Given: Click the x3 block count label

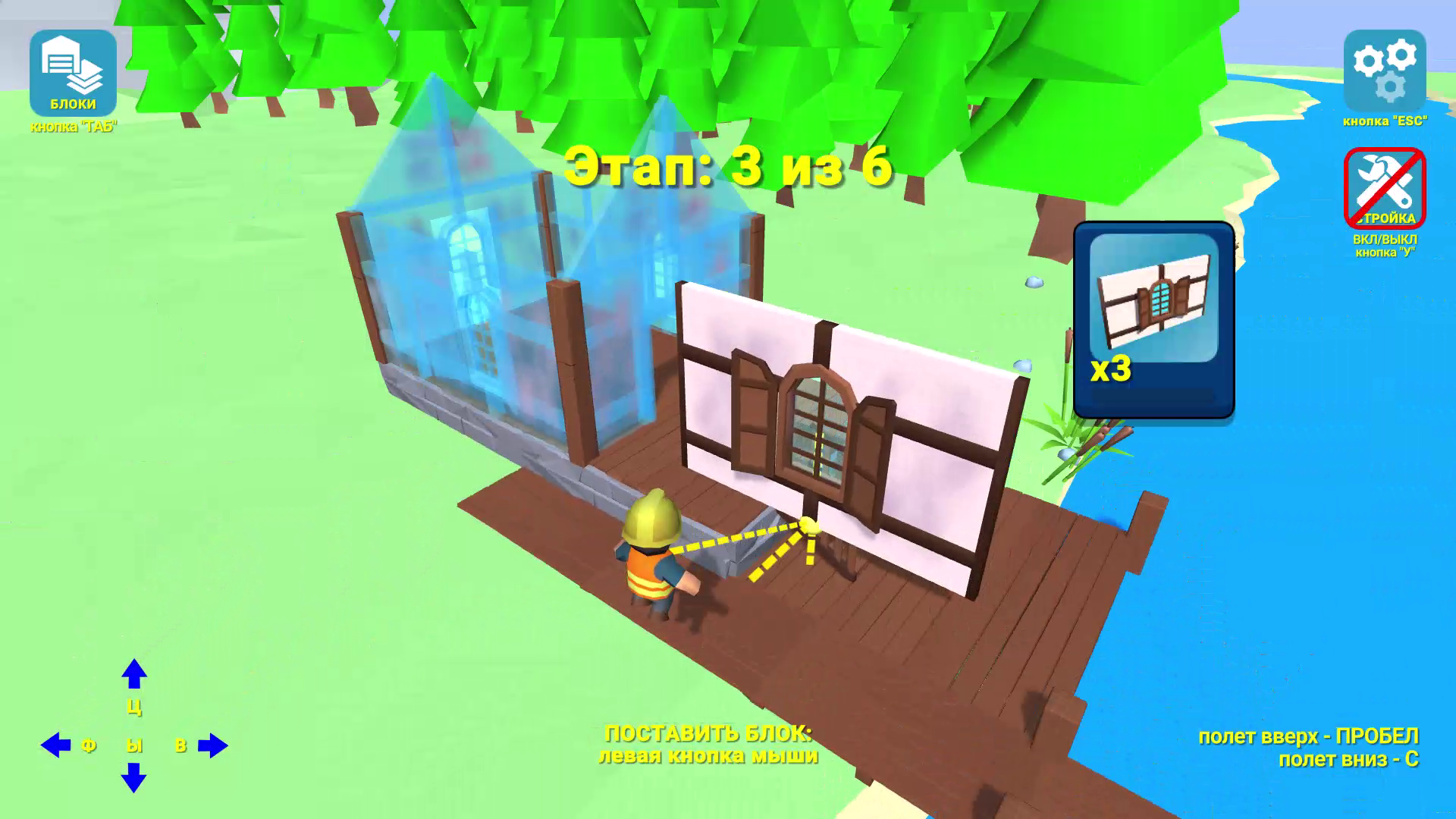Looking at the screenshot, I should coord(1109,369).
